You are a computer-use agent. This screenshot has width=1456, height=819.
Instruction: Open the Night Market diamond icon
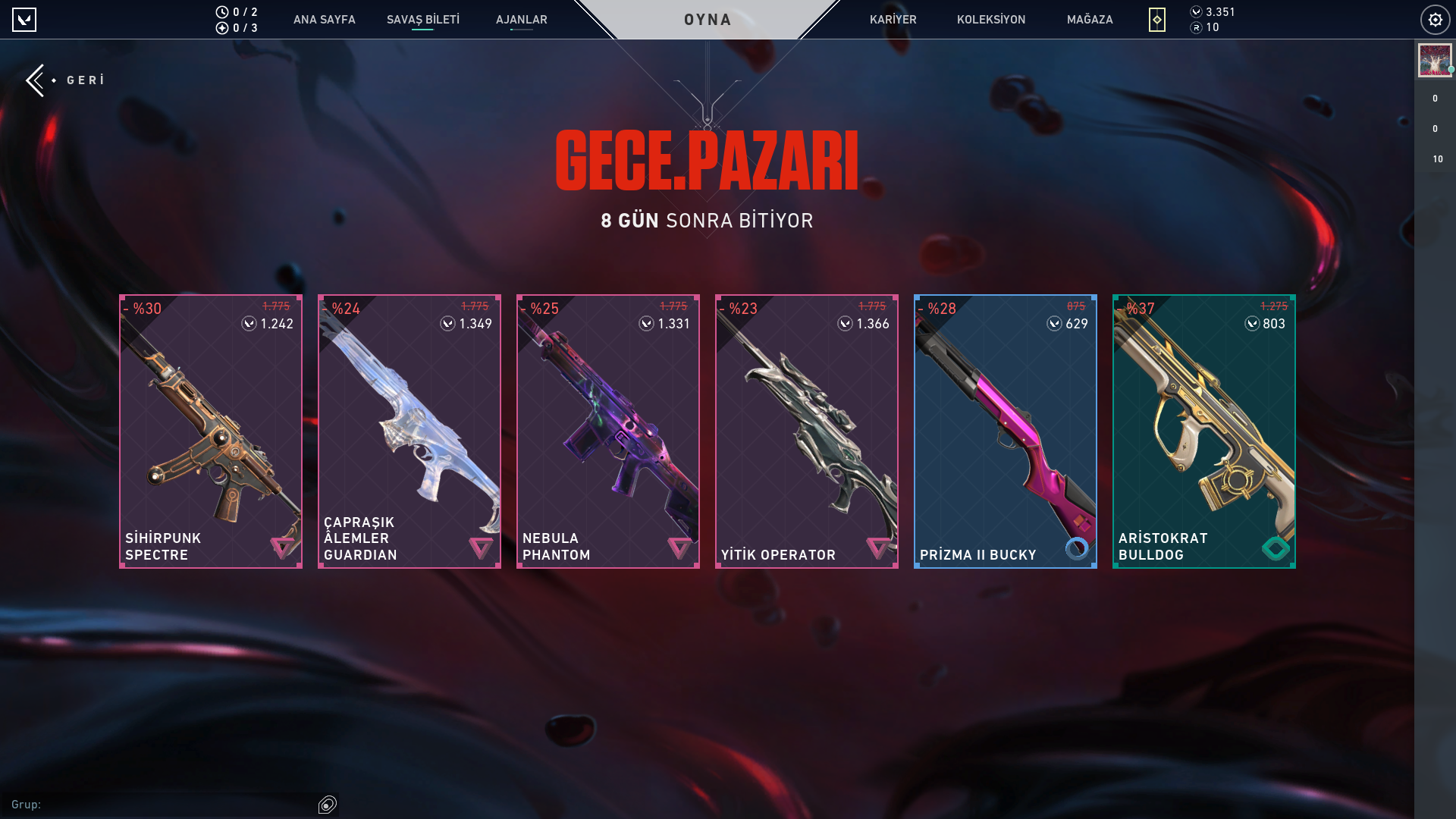click(1156, 20)
